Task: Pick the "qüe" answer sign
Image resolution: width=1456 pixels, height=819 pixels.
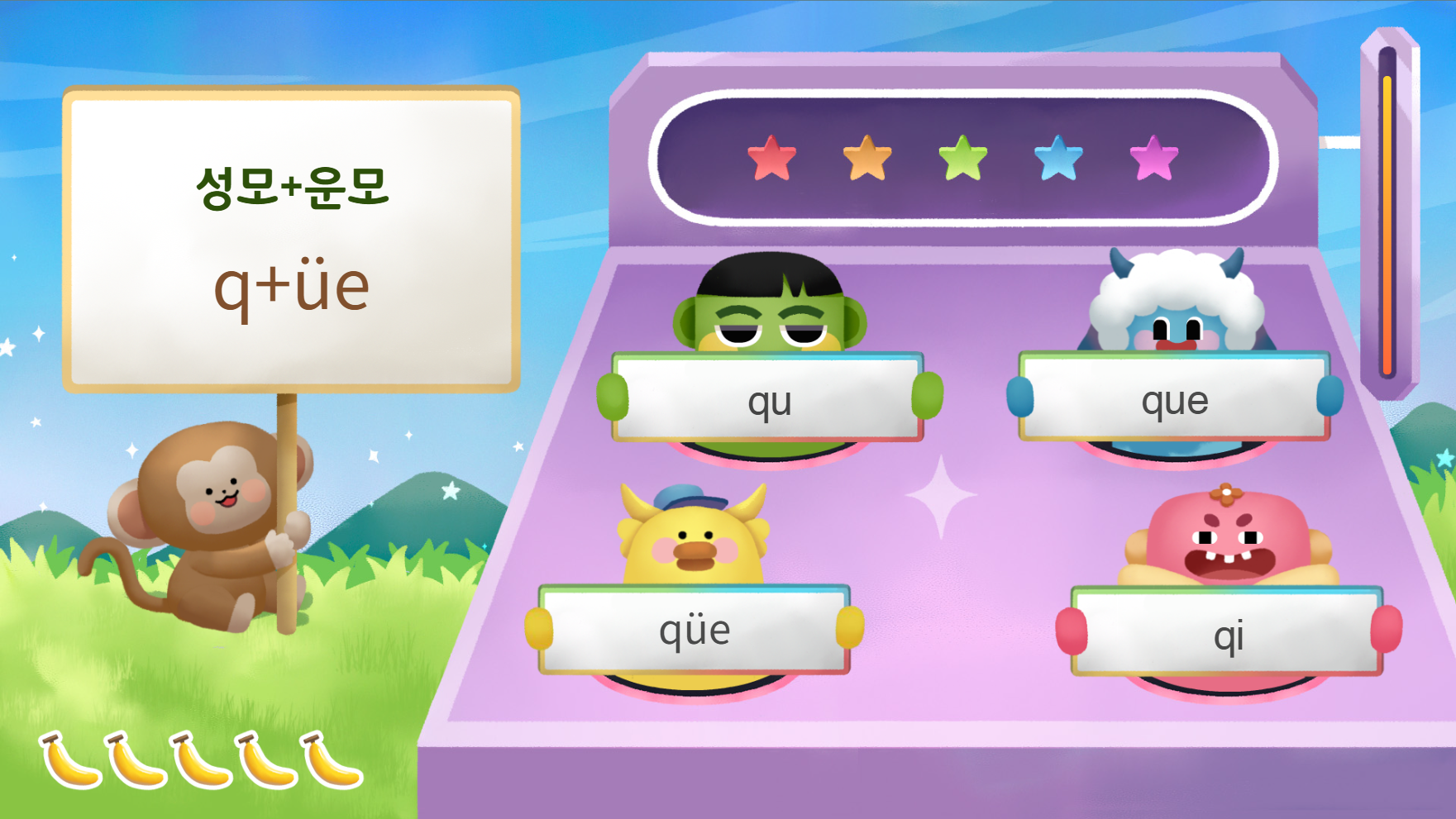Action: click(695, 631)
